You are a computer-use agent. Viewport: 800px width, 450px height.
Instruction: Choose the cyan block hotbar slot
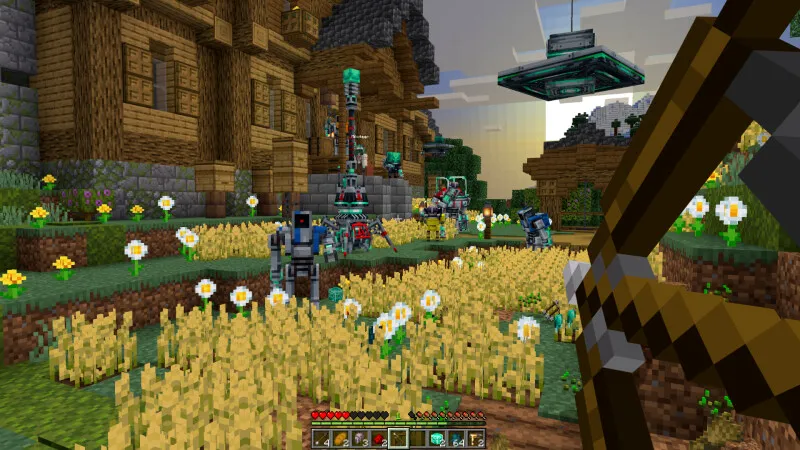coord(437,438)
